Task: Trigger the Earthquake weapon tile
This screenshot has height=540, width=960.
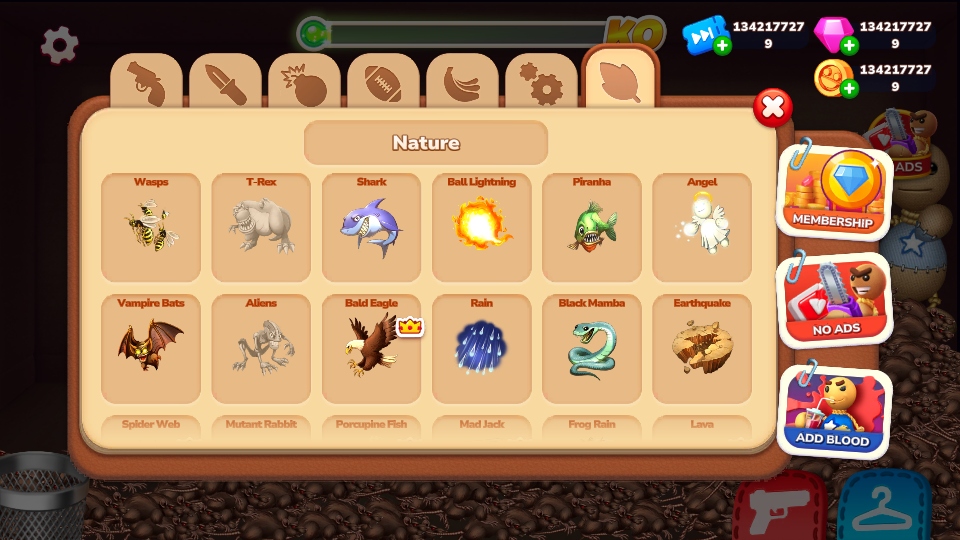Action: pyautogui.click(x=701, y=348)
